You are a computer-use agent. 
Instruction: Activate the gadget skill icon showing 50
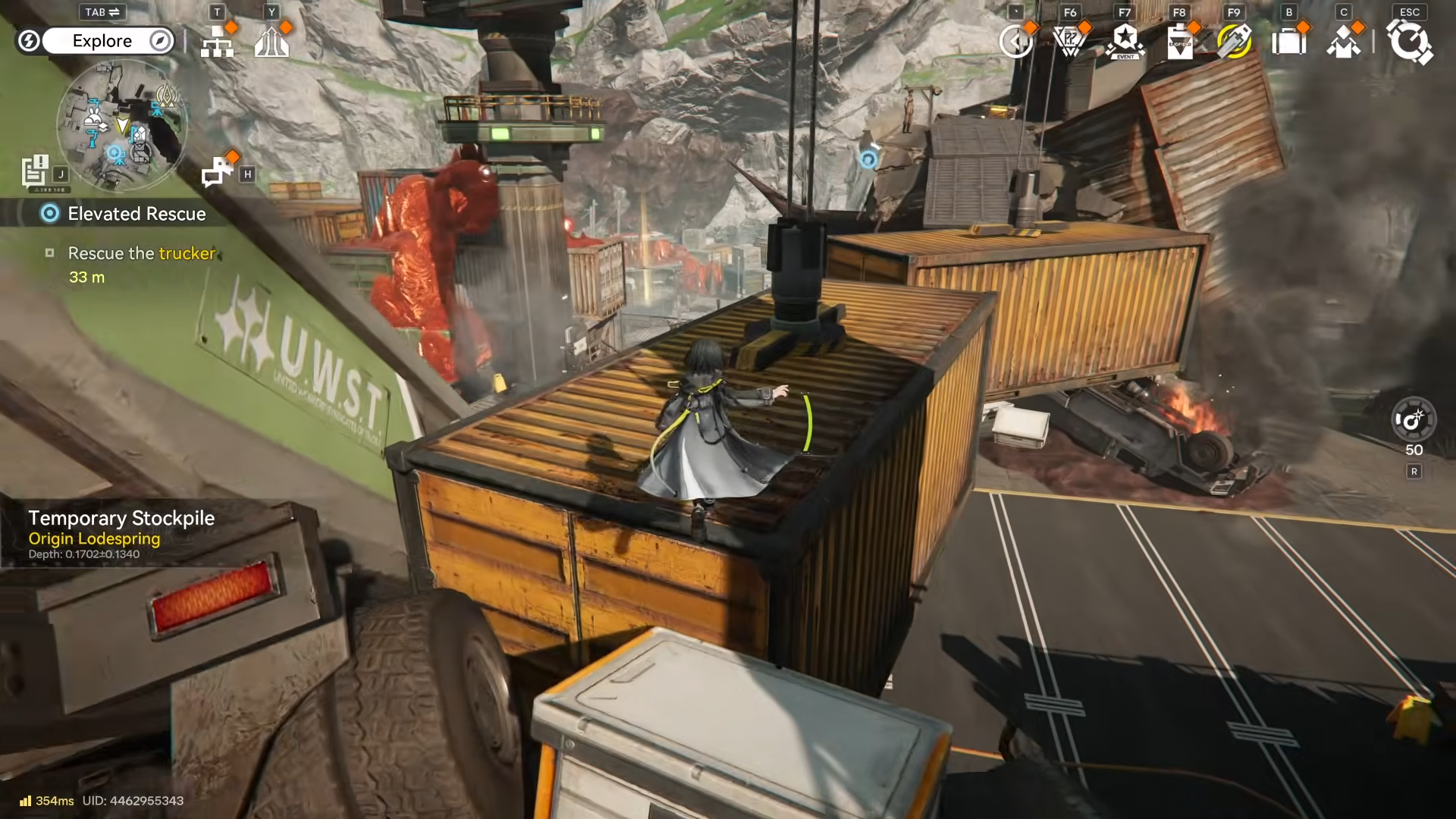[x=1414, y=419]
